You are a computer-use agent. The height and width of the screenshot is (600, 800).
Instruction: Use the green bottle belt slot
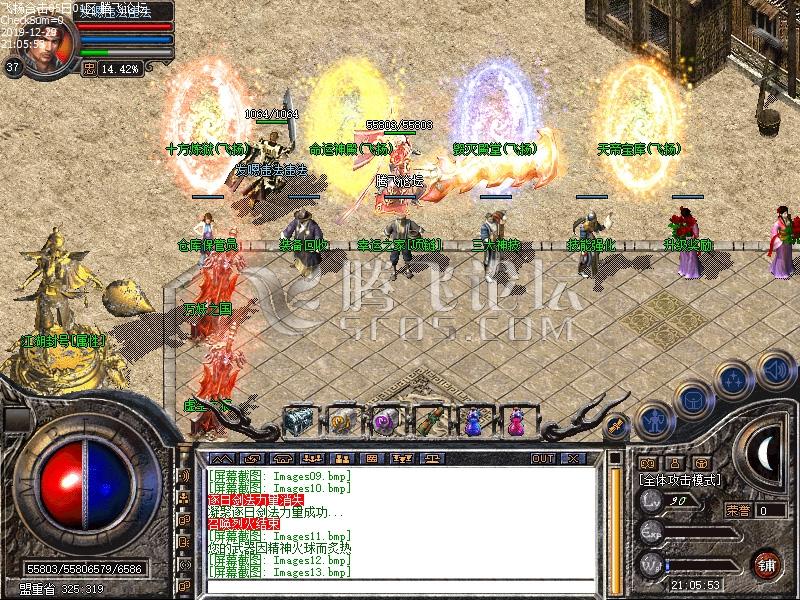pyautogui.click(x=430, y=421)
